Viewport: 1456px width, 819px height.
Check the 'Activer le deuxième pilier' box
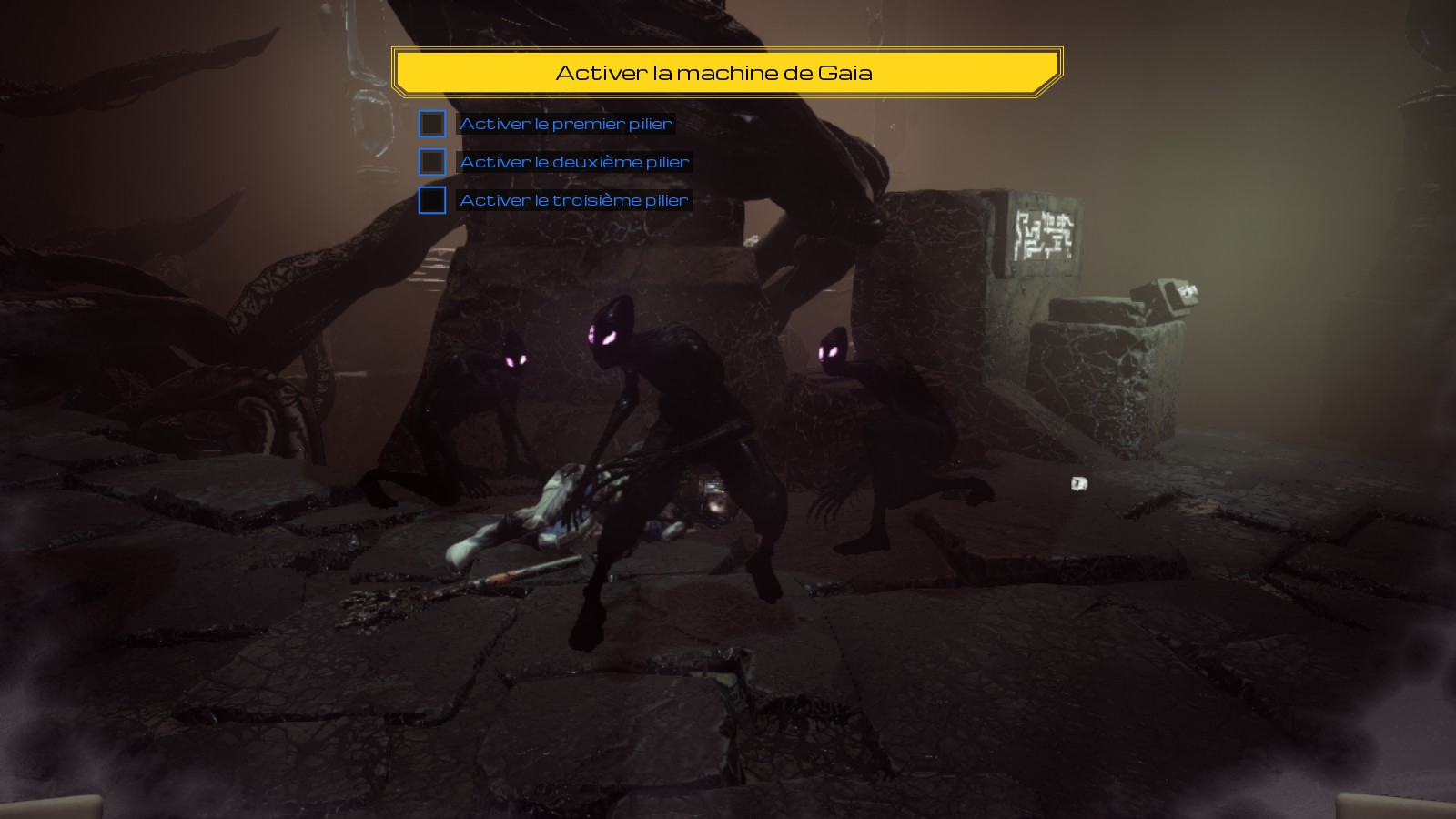432,162
